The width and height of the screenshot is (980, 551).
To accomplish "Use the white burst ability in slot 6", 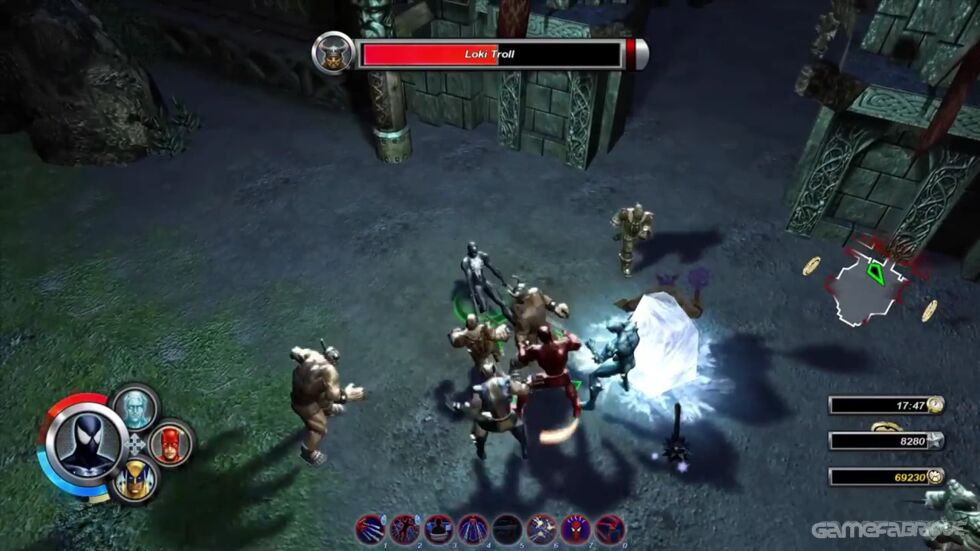I will click(542, 528).
